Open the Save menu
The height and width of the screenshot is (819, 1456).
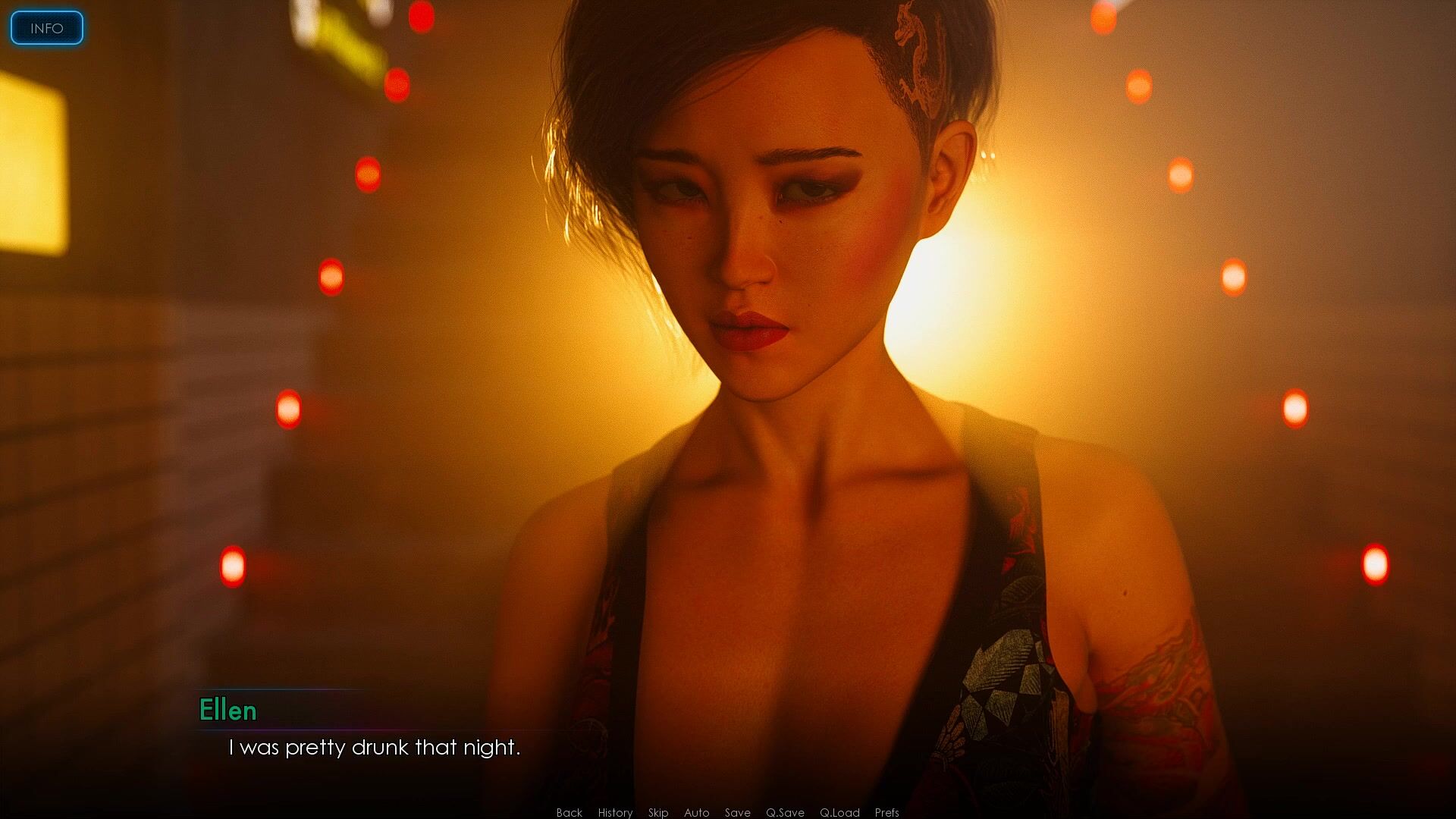click(x=737, y=812)
